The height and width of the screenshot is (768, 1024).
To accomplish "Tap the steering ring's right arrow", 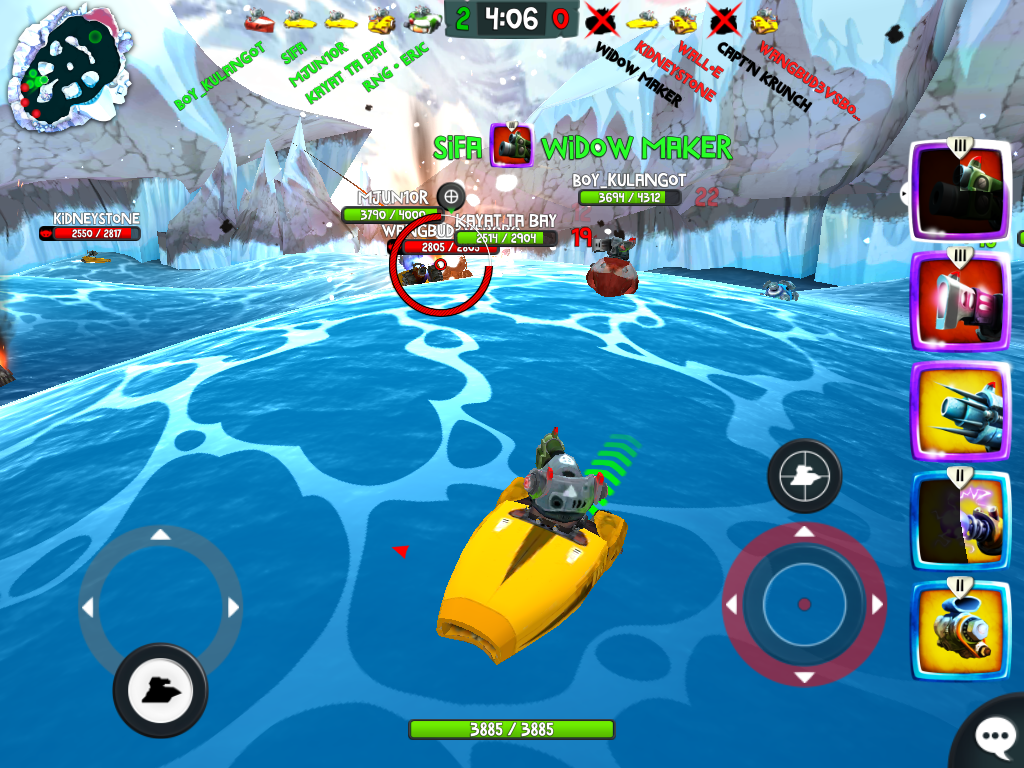I will [x=234, y=607].
